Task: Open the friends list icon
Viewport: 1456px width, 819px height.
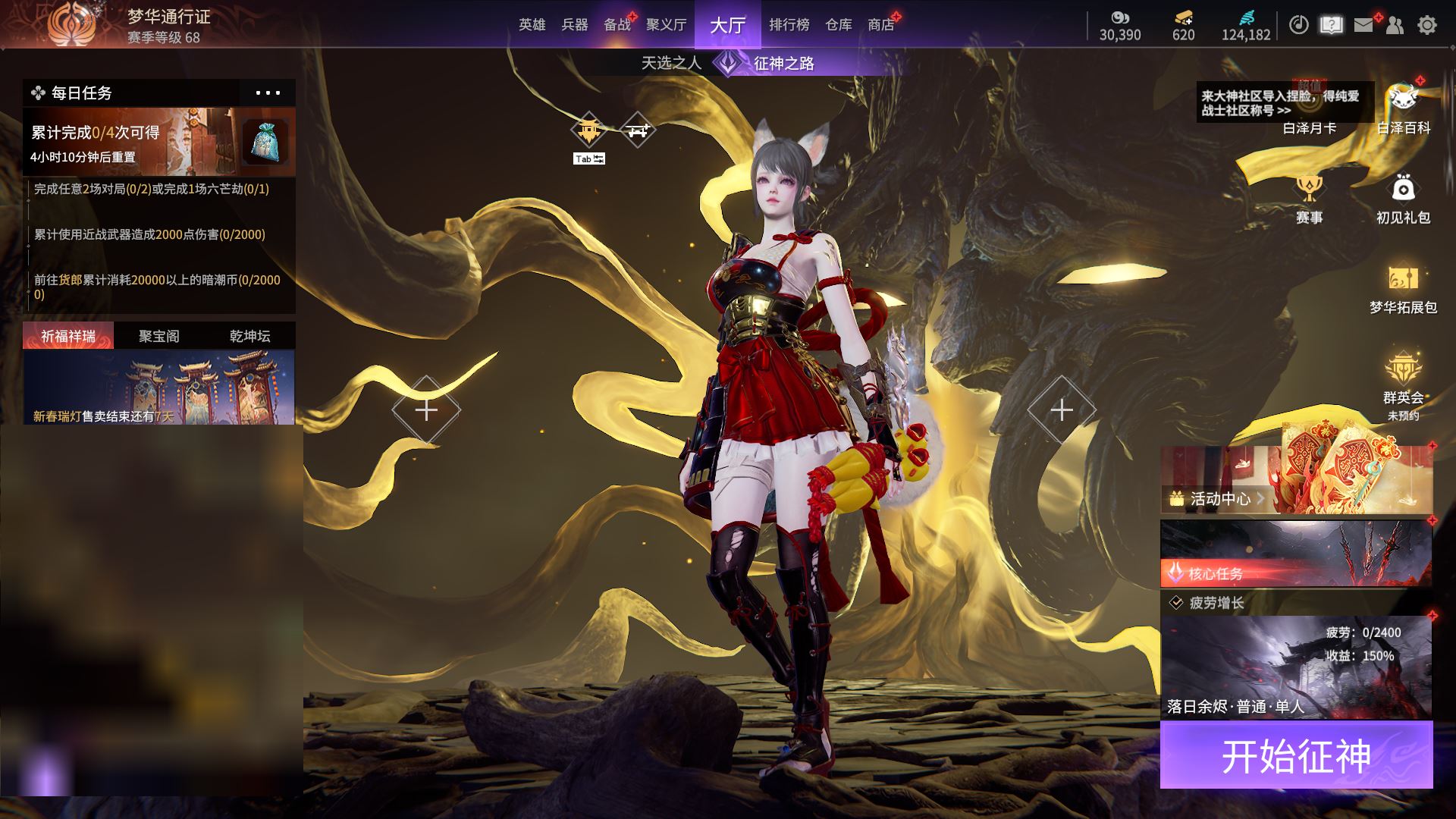Action: (1395, 25)
